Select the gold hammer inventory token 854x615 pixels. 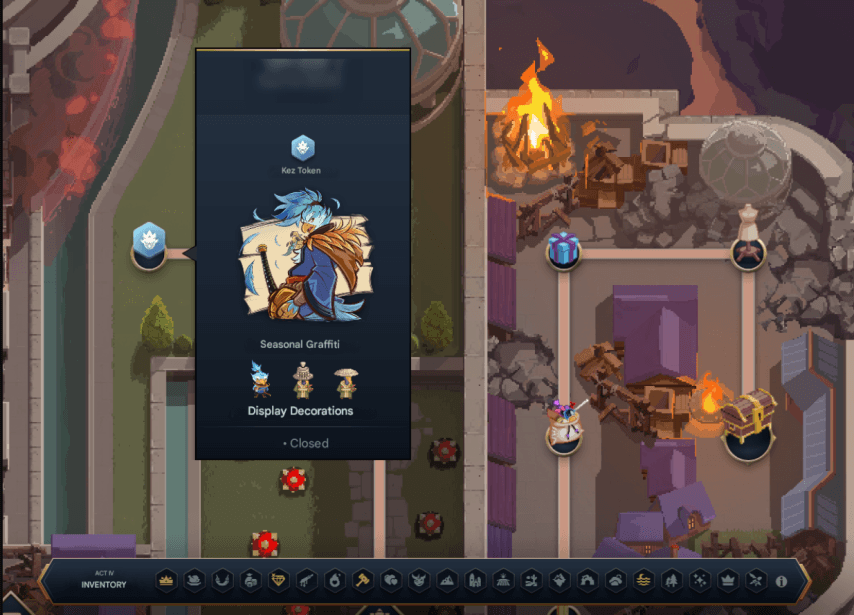tap(363, 580)
